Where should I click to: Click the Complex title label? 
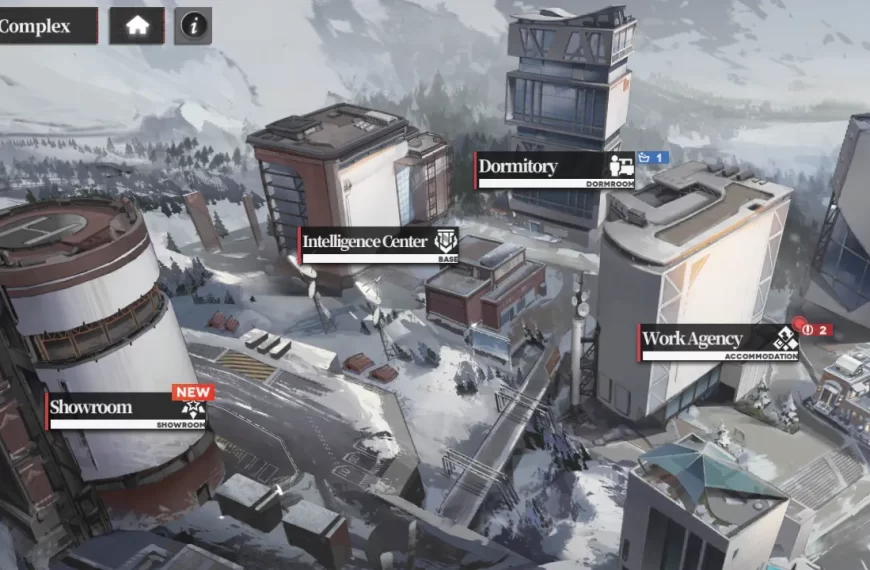(x=40, y=26)
